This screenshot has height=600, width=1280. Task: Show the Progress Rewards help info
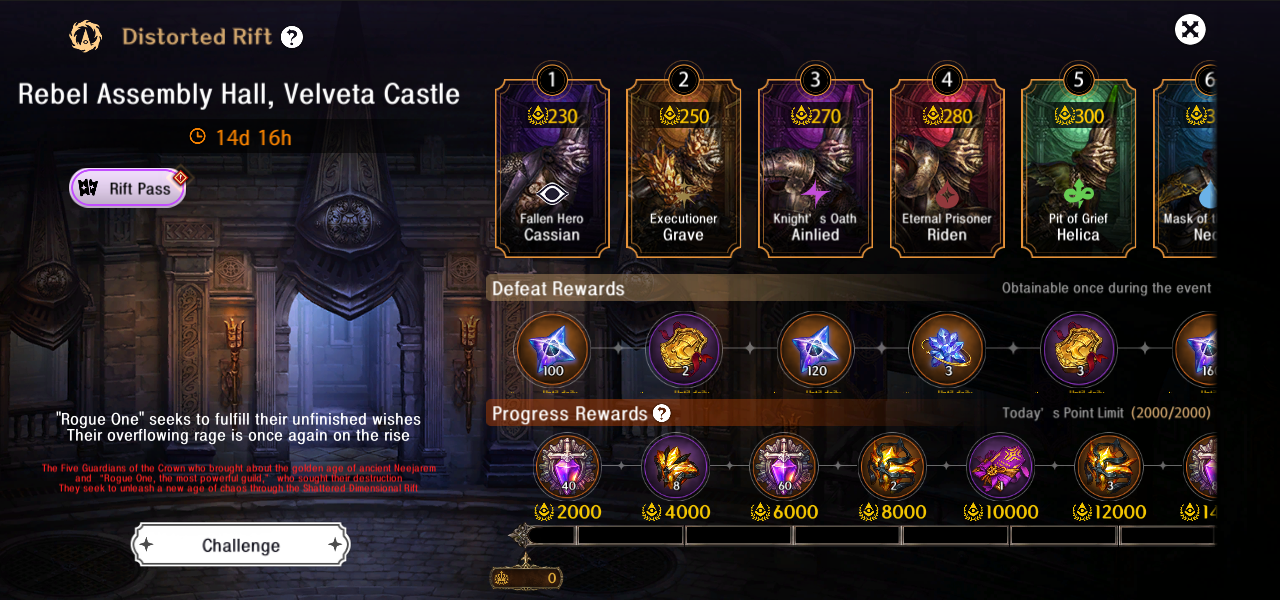[661, 414]
